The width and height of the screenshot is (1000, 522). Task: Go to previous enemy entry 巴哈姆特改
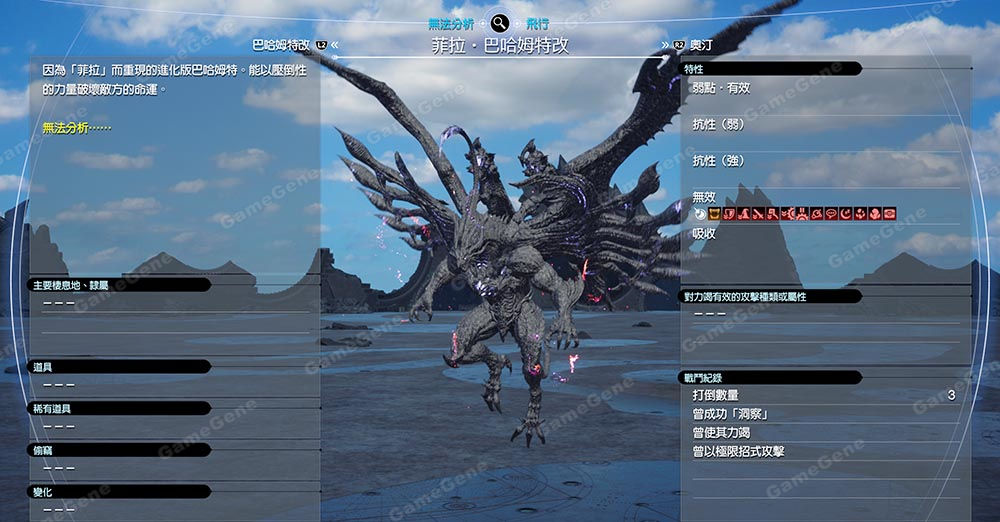pos(281,45)
